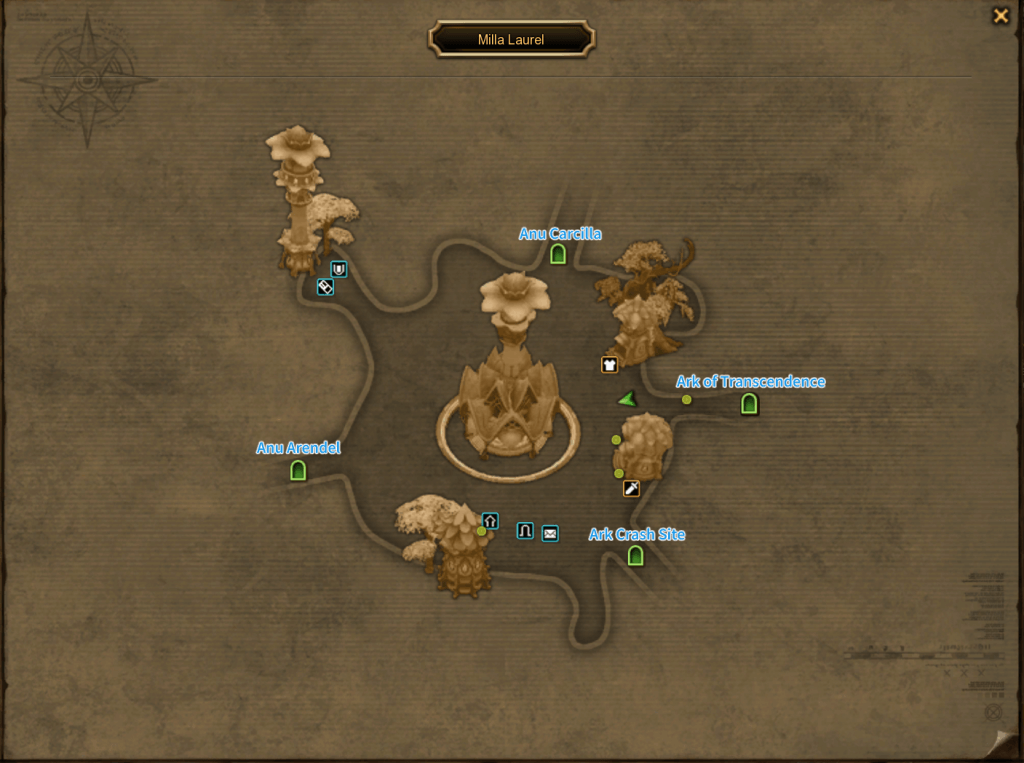Click the Ark of Transcendence gate marker
Screen dimensions: 1024x763
749,404
